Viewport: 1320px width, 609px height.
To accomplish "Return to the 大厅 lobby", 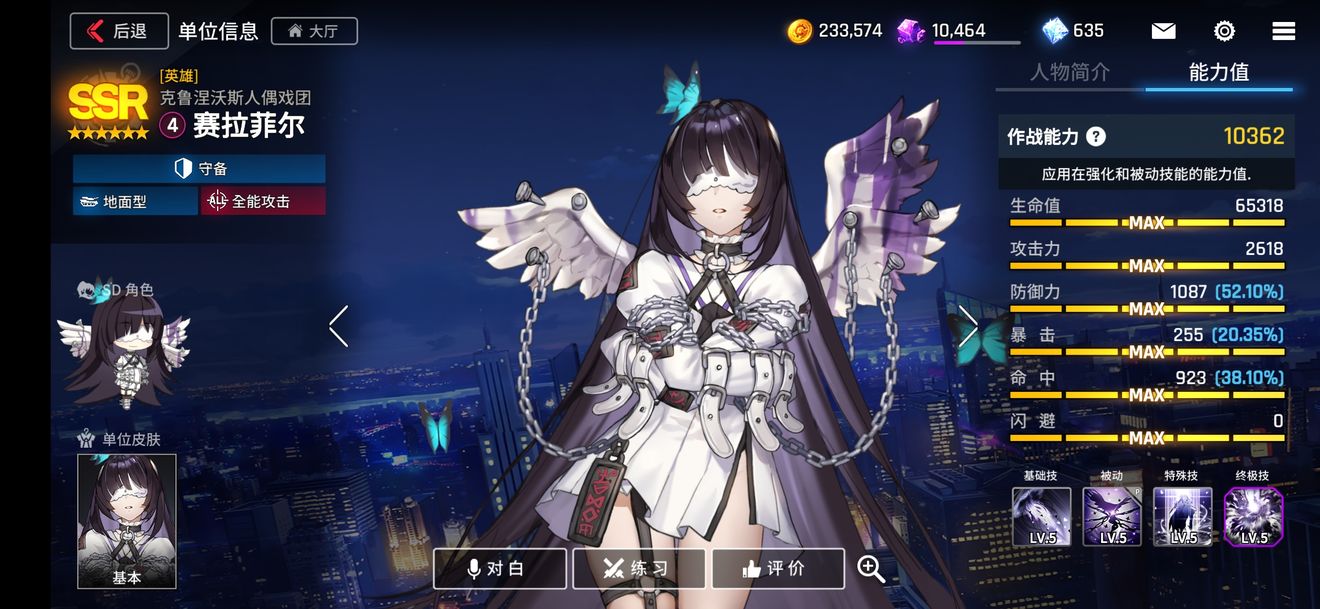I will coord(314,31).
